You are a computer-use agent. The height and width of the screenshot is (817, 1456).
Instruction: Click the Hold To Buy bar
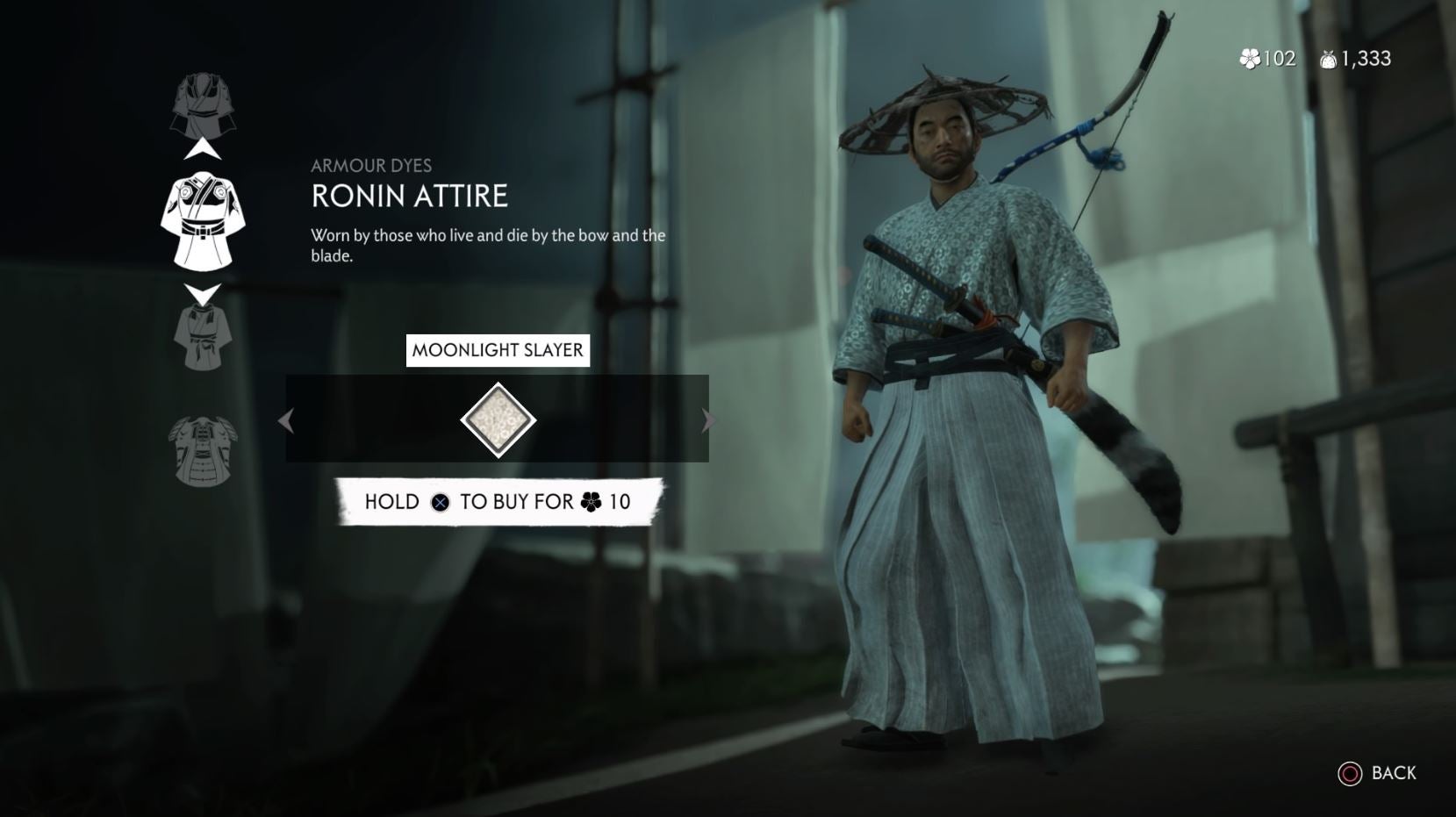click(x=496, y=502)
